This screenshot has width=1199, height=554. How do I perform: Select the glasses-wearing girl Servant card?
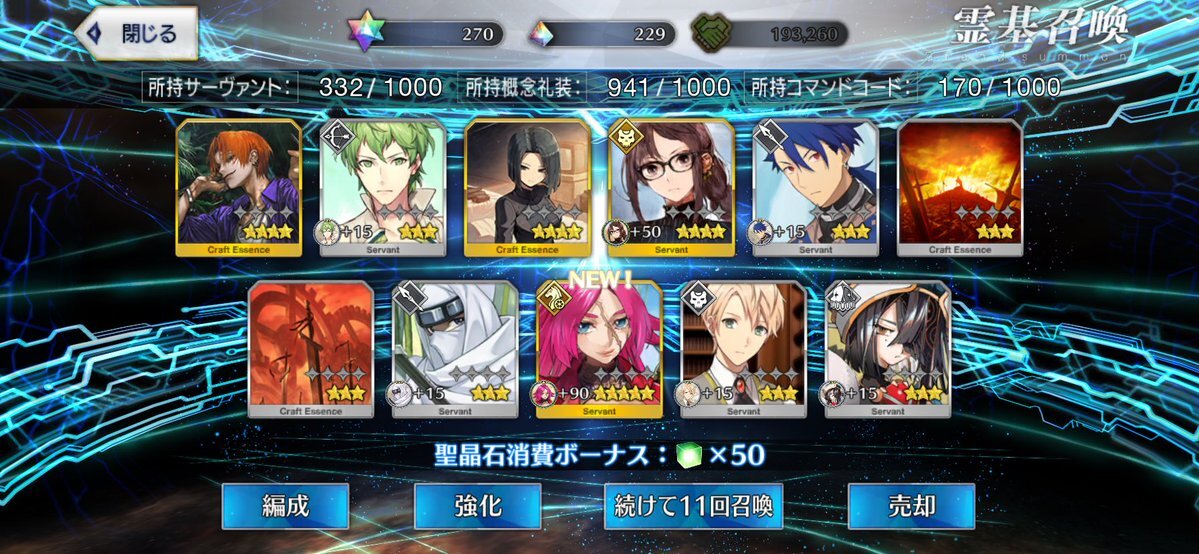(x=672, y=187)
